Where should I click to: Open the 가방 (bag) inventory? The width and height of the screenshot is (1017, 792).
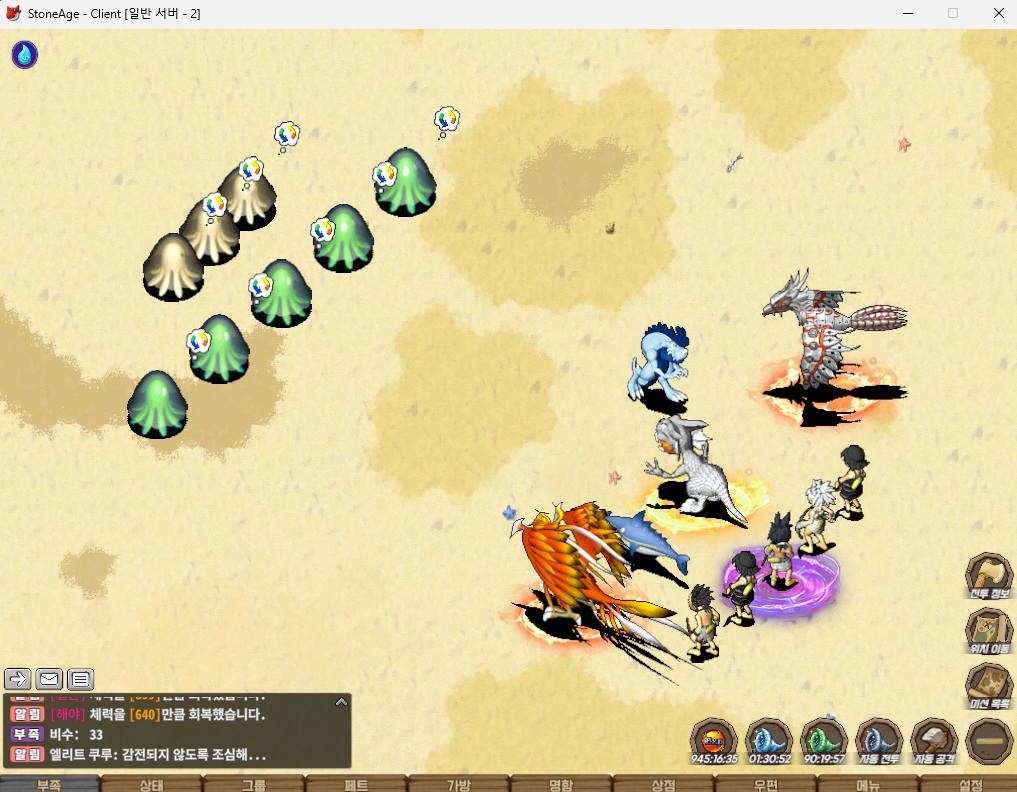click(458, 784)
